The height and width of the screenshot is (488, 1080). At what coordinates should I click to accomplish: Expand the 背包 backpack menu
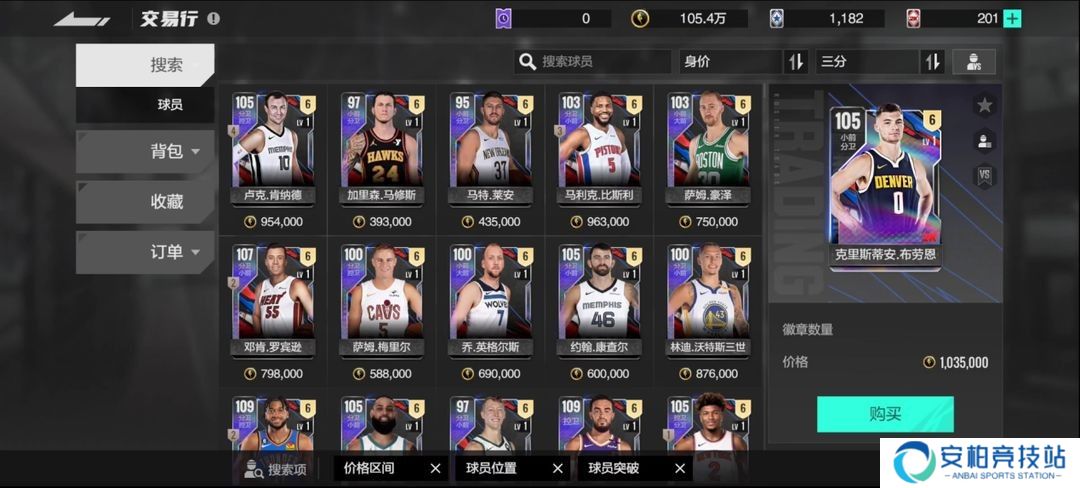click(145, 151)
